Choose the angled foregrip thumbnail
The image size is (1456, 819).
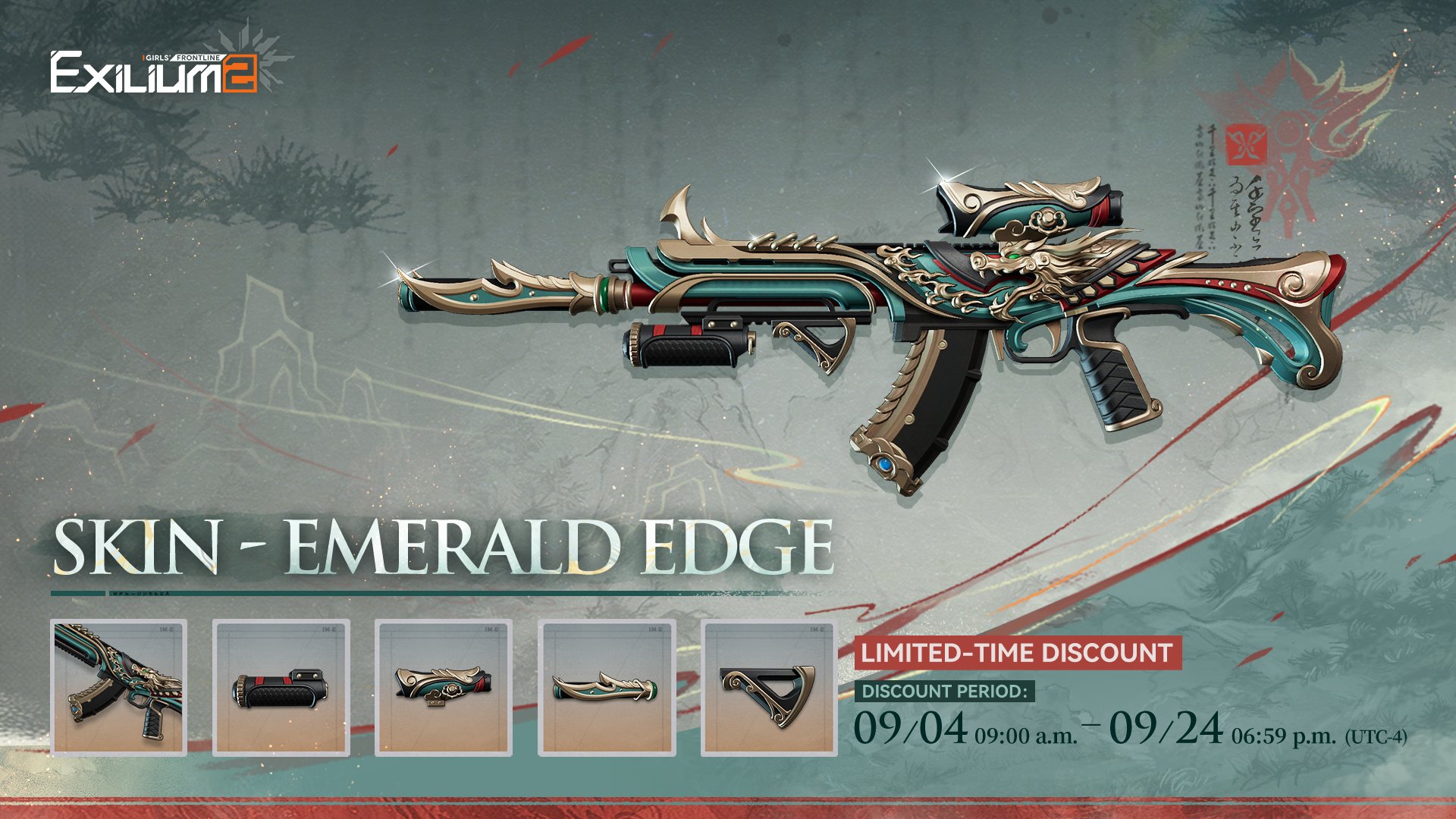[769, 687]
